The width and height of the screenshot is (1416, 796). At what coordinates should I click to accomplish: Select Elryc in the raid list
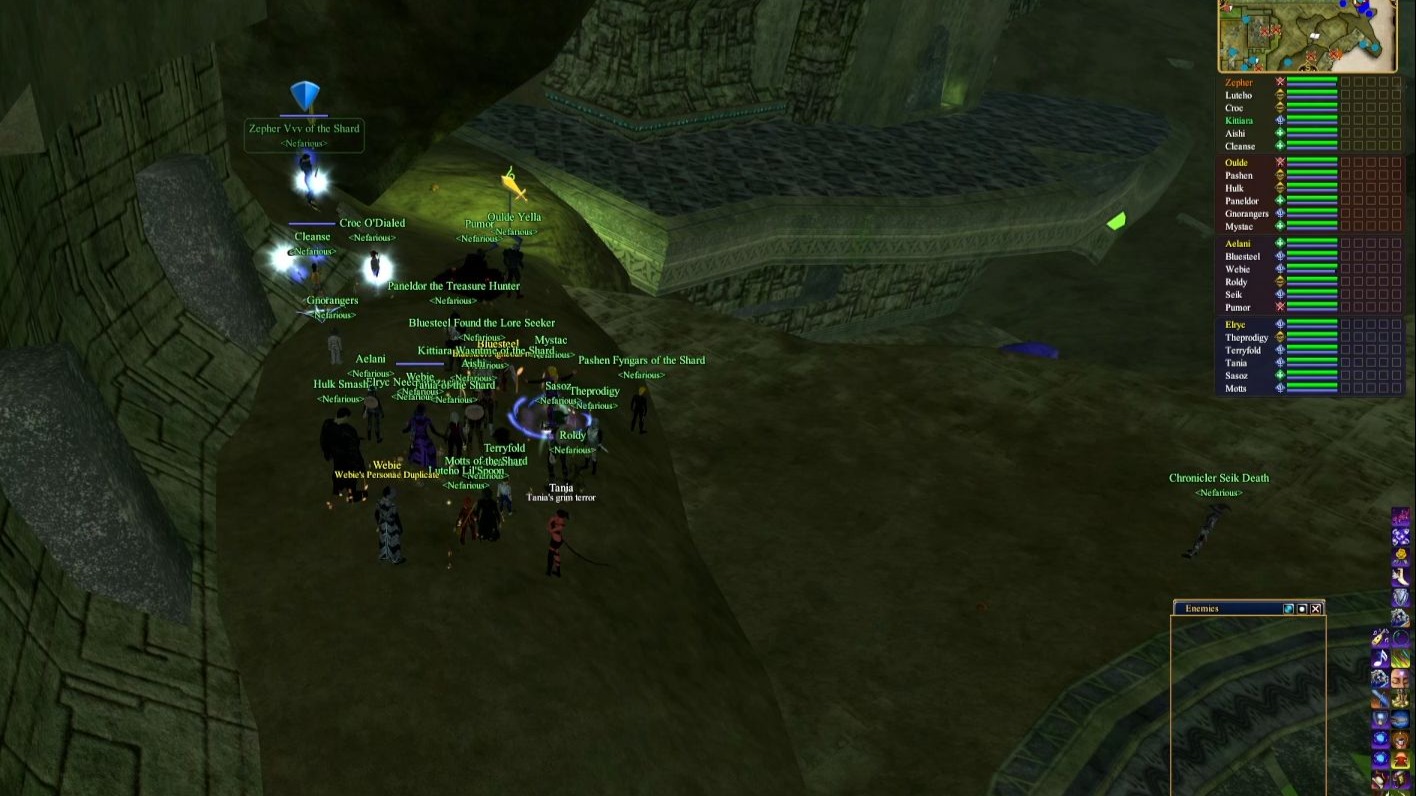point(1235,325)
